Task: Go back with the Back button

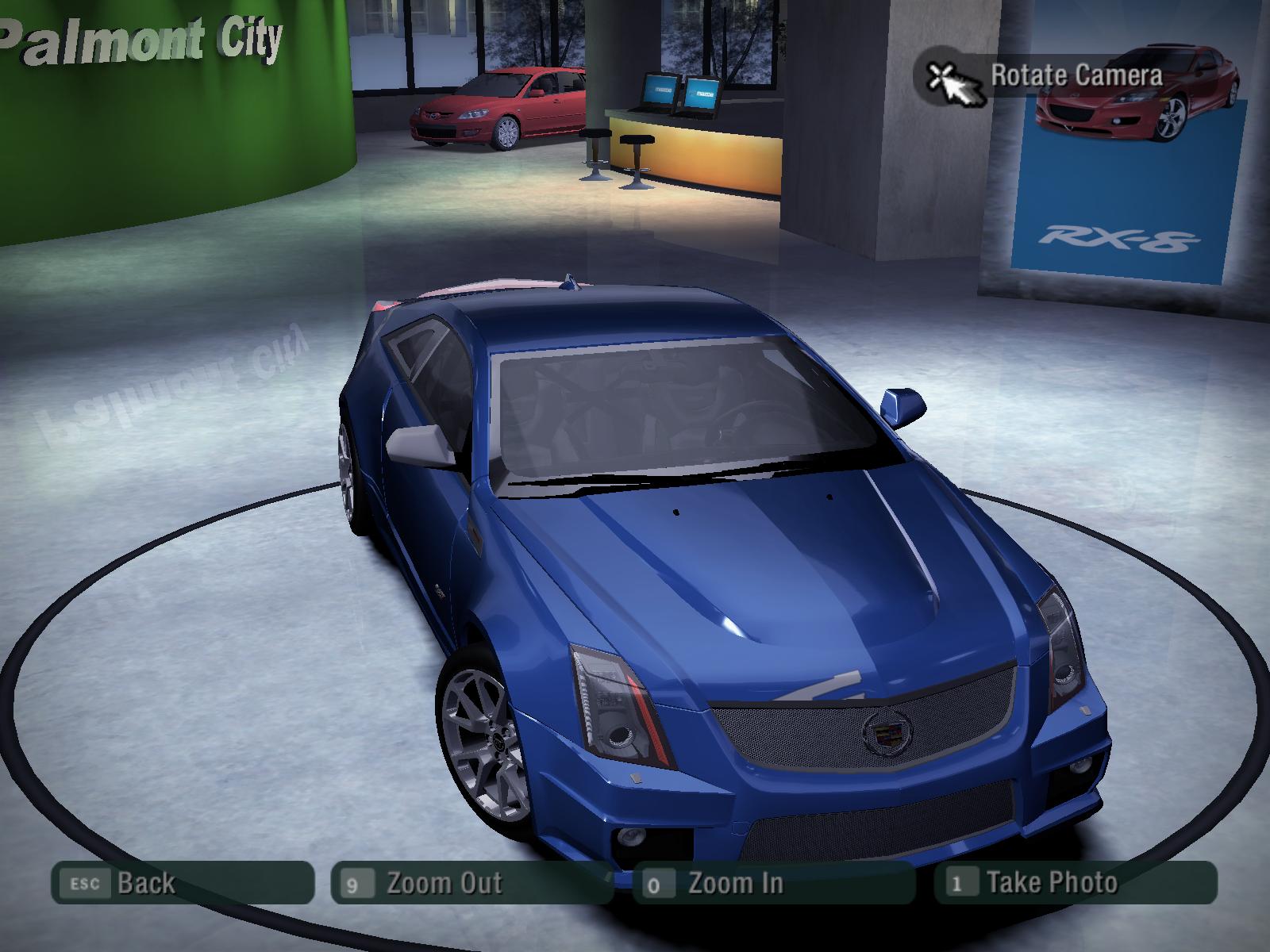Action: pos(182,882)
